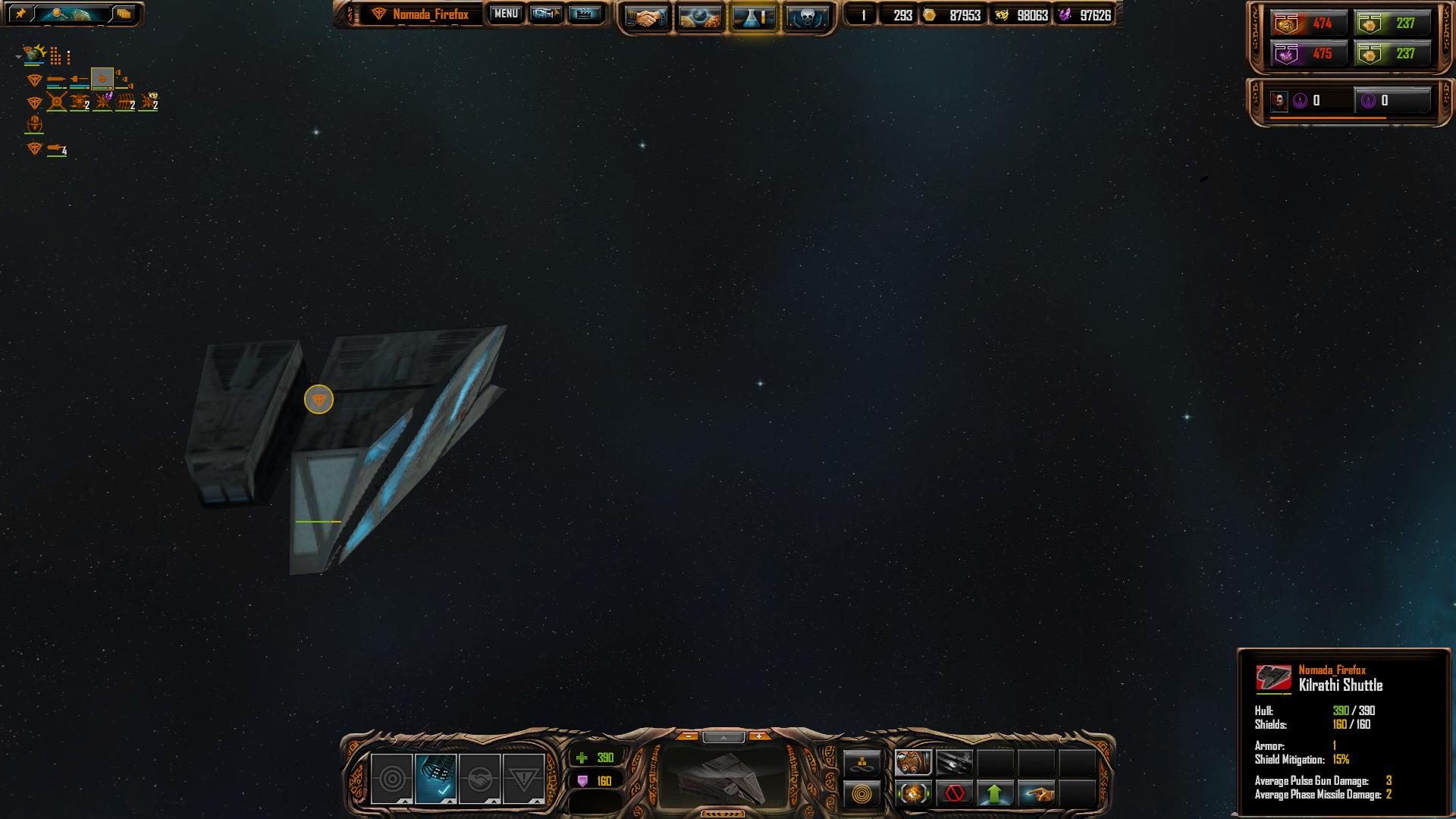Image resolution: width=1456 pixels, height=819 pixels.
Task: Click the target circles tactical button
Action: point(392,779)
